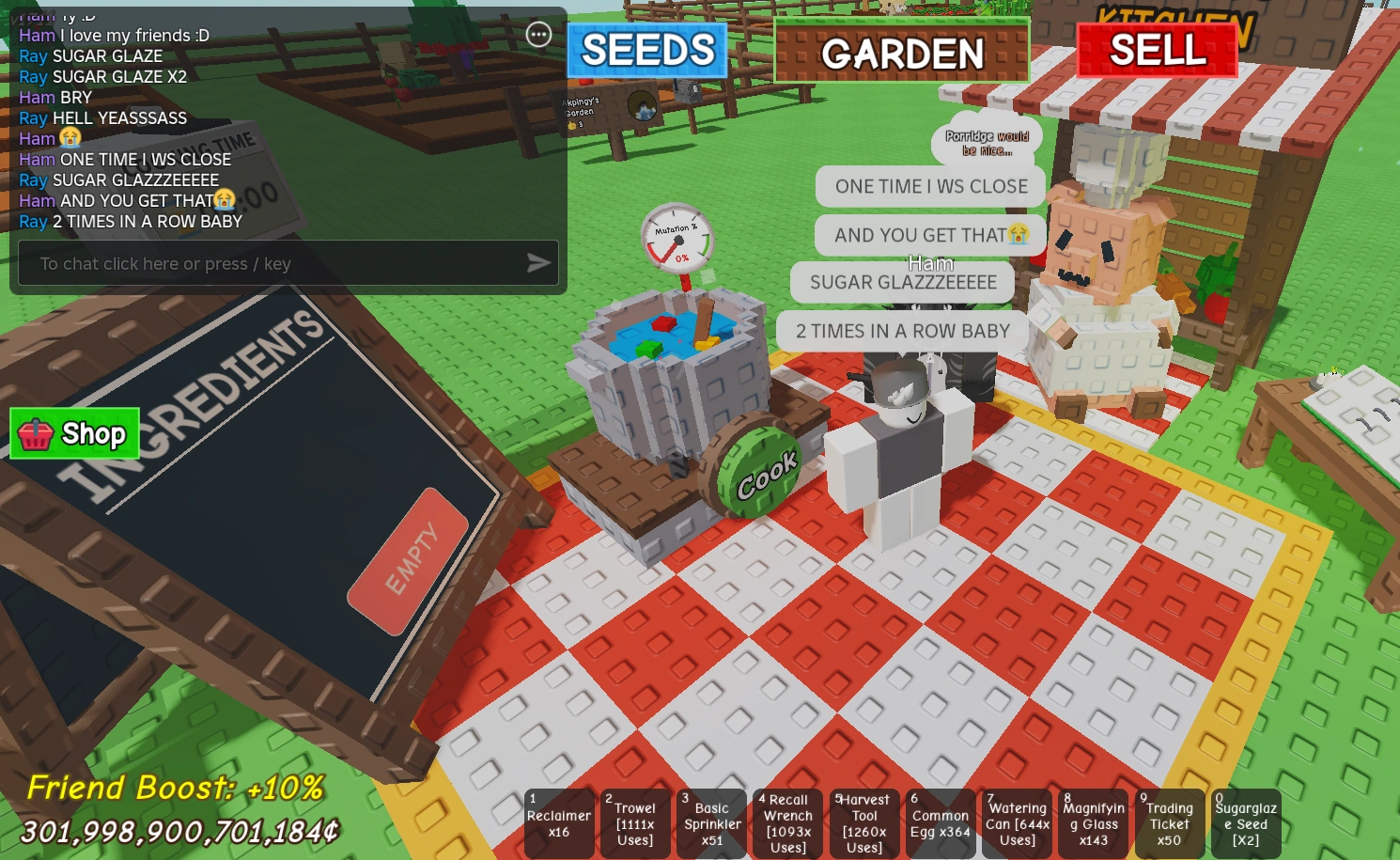1400x860 pixels.
Task: Click the SELL sign
Action: tap(1158, 48)
